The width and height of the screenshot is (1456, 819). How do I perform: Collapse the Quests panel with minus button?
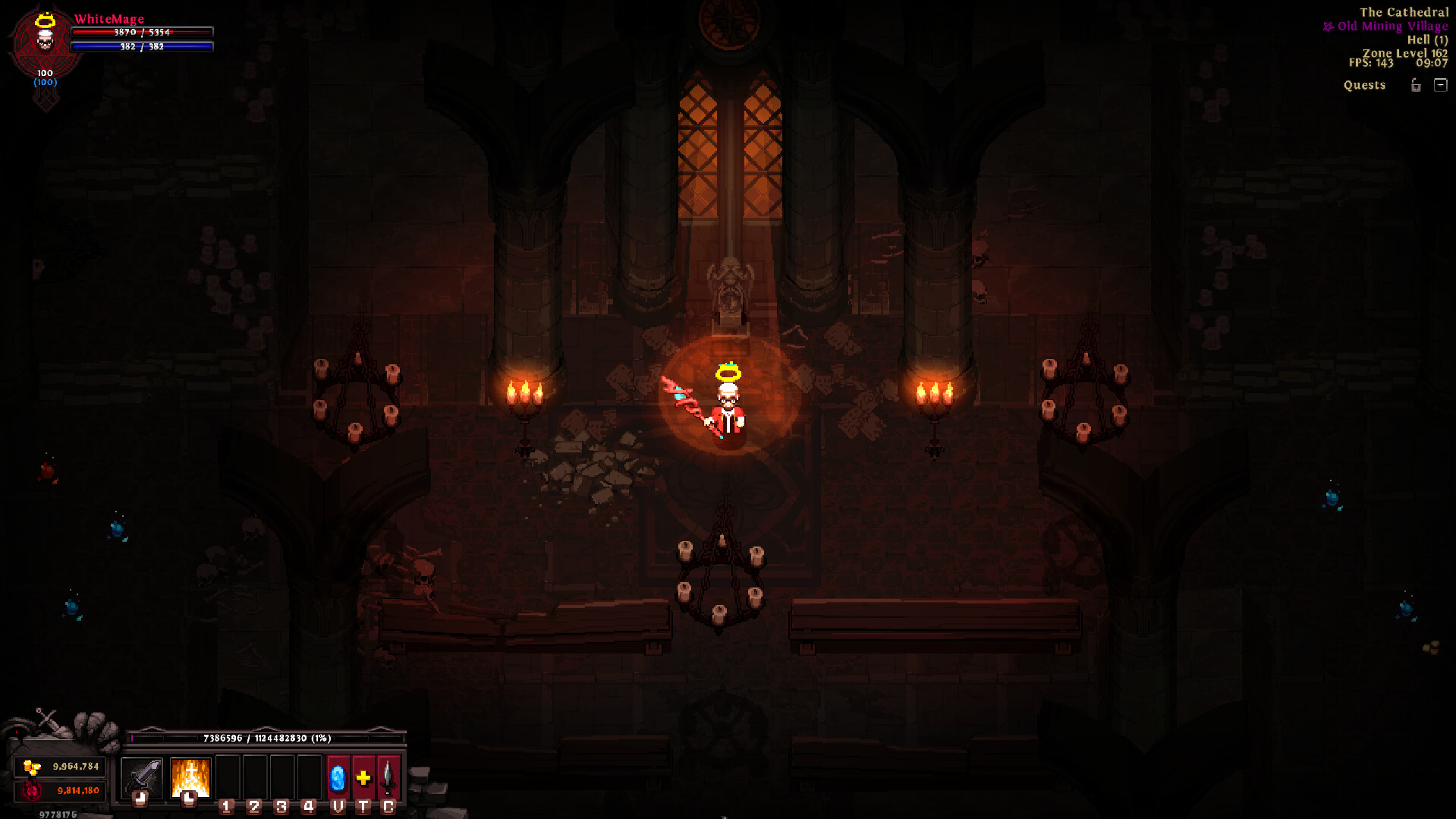[x=1440, y=85]
